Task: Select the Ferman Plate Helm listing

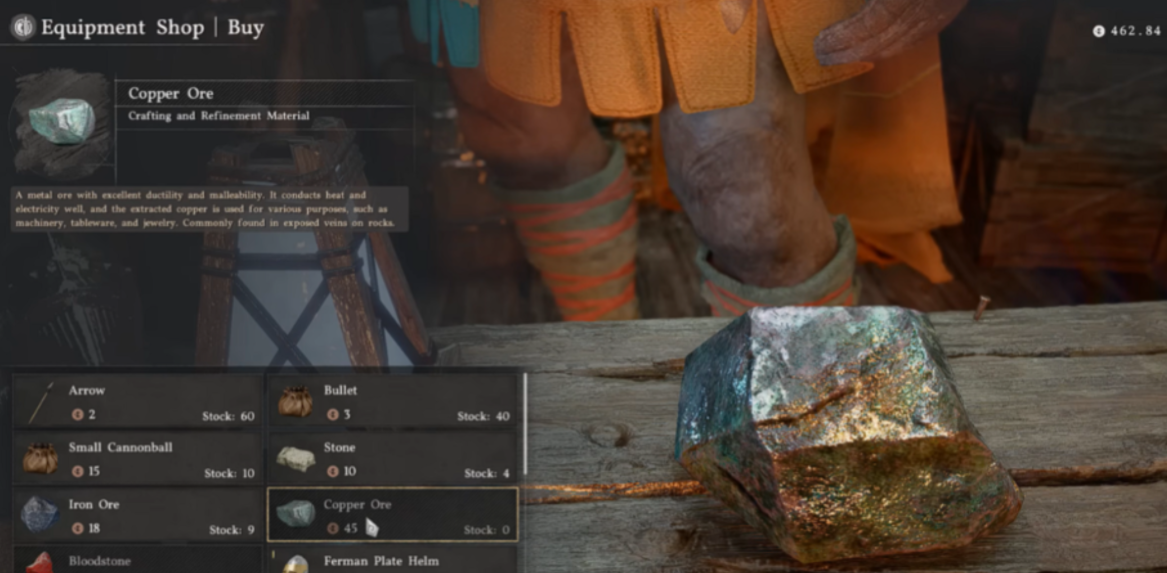Action: pyautogui.click(x=392, y=560)
